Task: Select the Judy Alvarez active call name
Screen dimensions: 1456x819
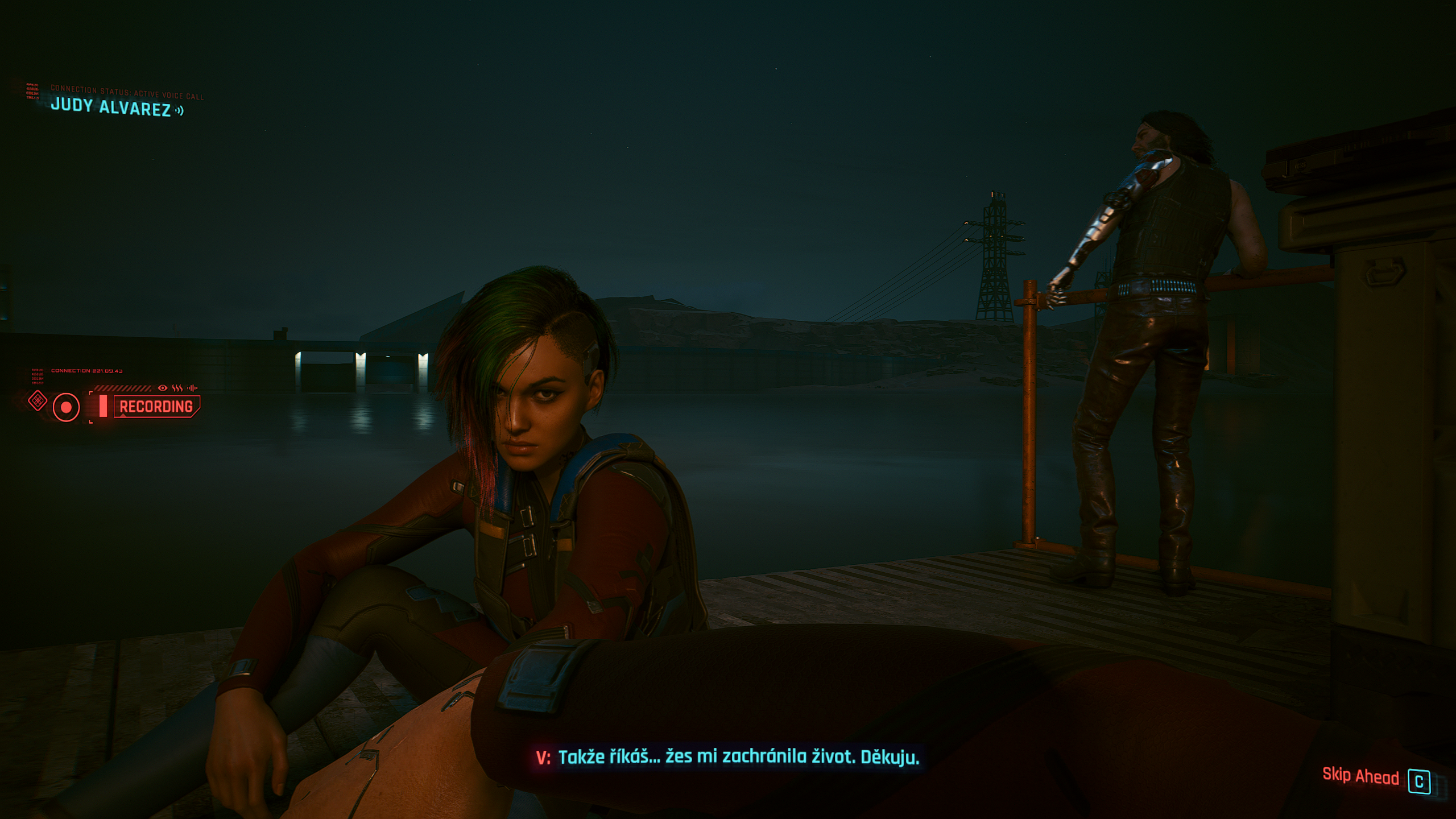Action: (x=111, y=107)
